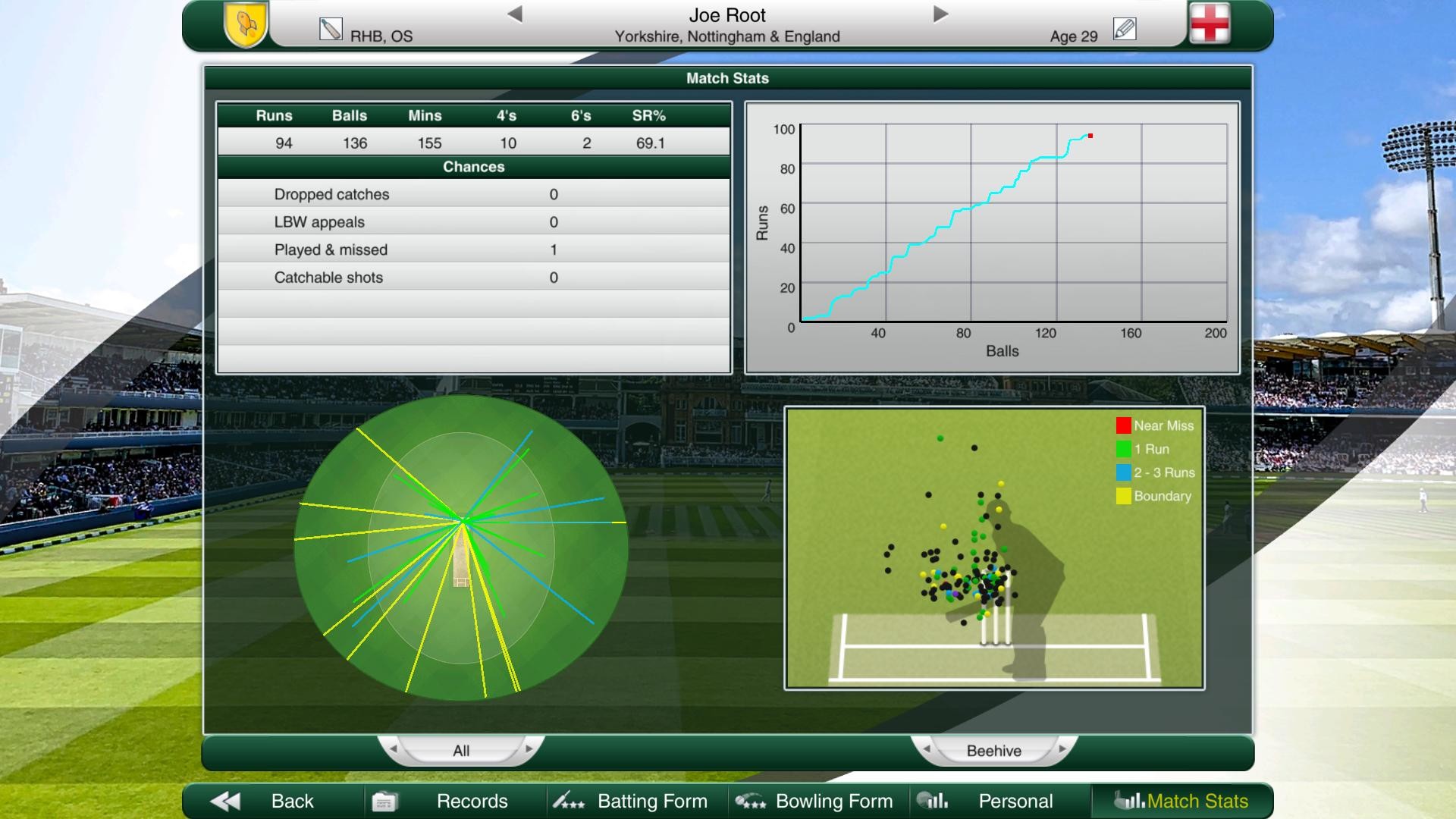Image resolution: width=1456 pixels, height=819 pixels.
Task: Switch to the Batting Form tab
Action: (652, 801)
